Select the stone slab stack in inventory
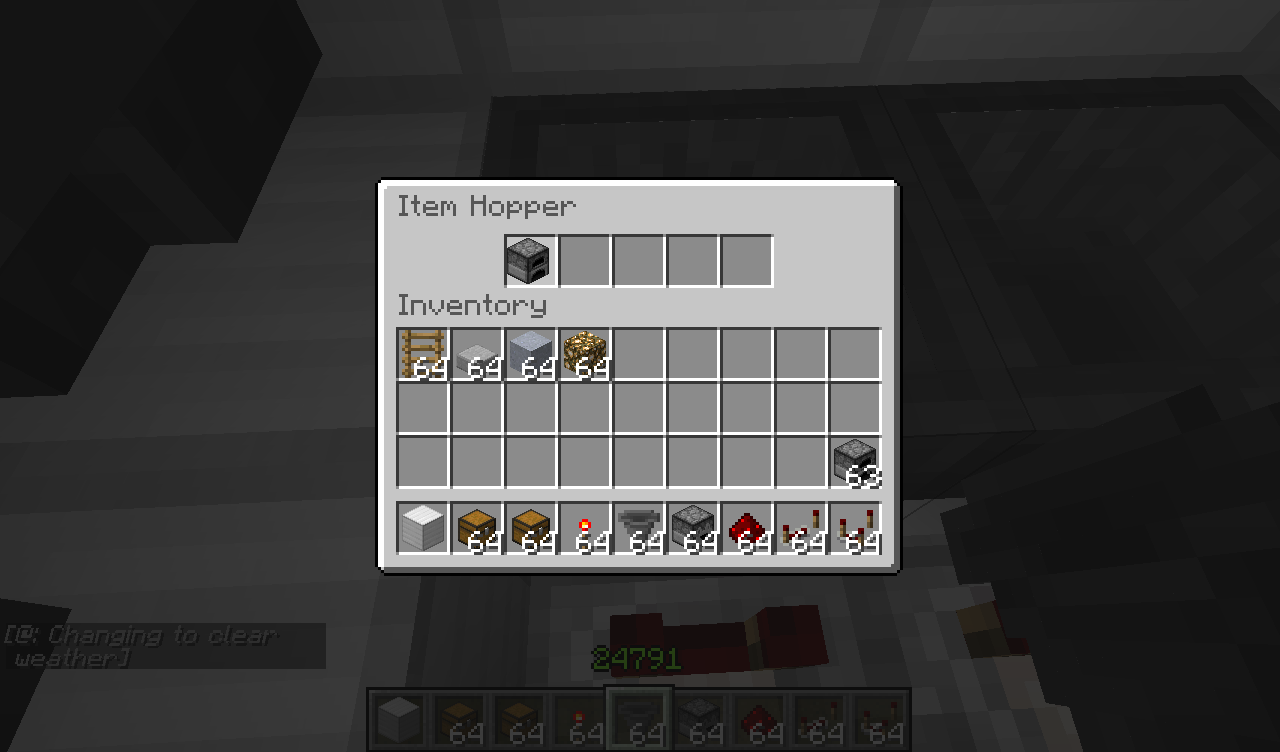Image resolution: width=1280 pixels, height=752 pixels. pyautogui.click(x=477, y=350)
